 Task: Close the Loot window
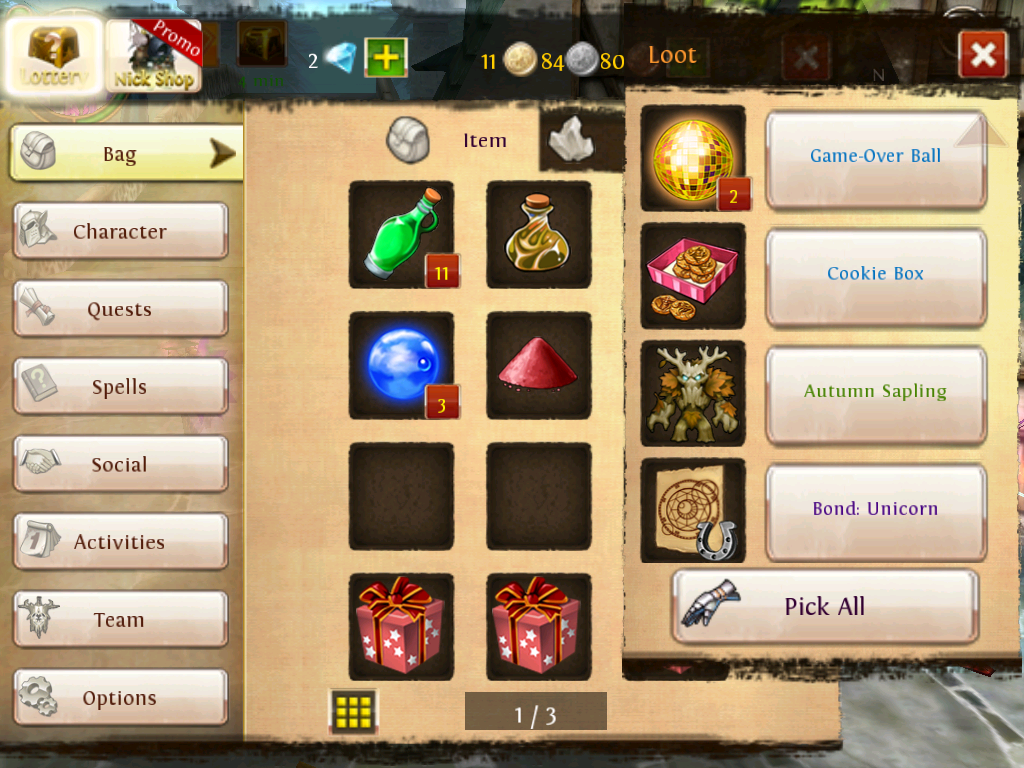click(982, 55)
